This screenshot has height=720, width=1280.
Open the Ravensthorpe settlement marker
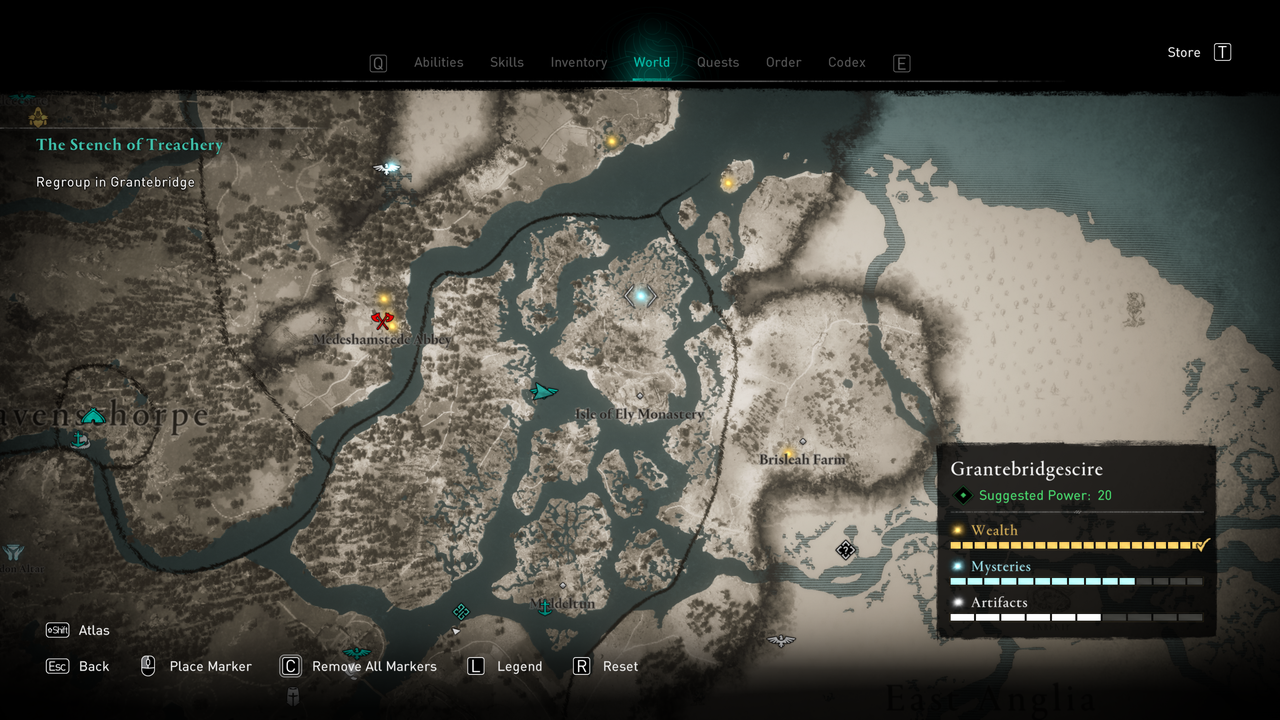pyautogui.click(x=93, y=415)
